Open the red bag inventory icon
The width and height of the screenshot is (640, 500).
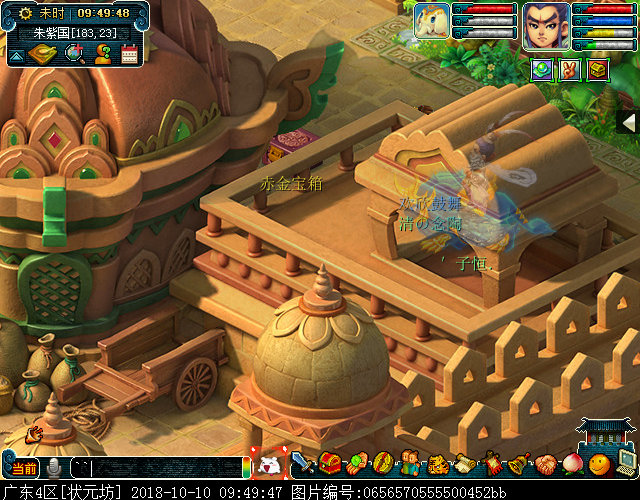330,464
